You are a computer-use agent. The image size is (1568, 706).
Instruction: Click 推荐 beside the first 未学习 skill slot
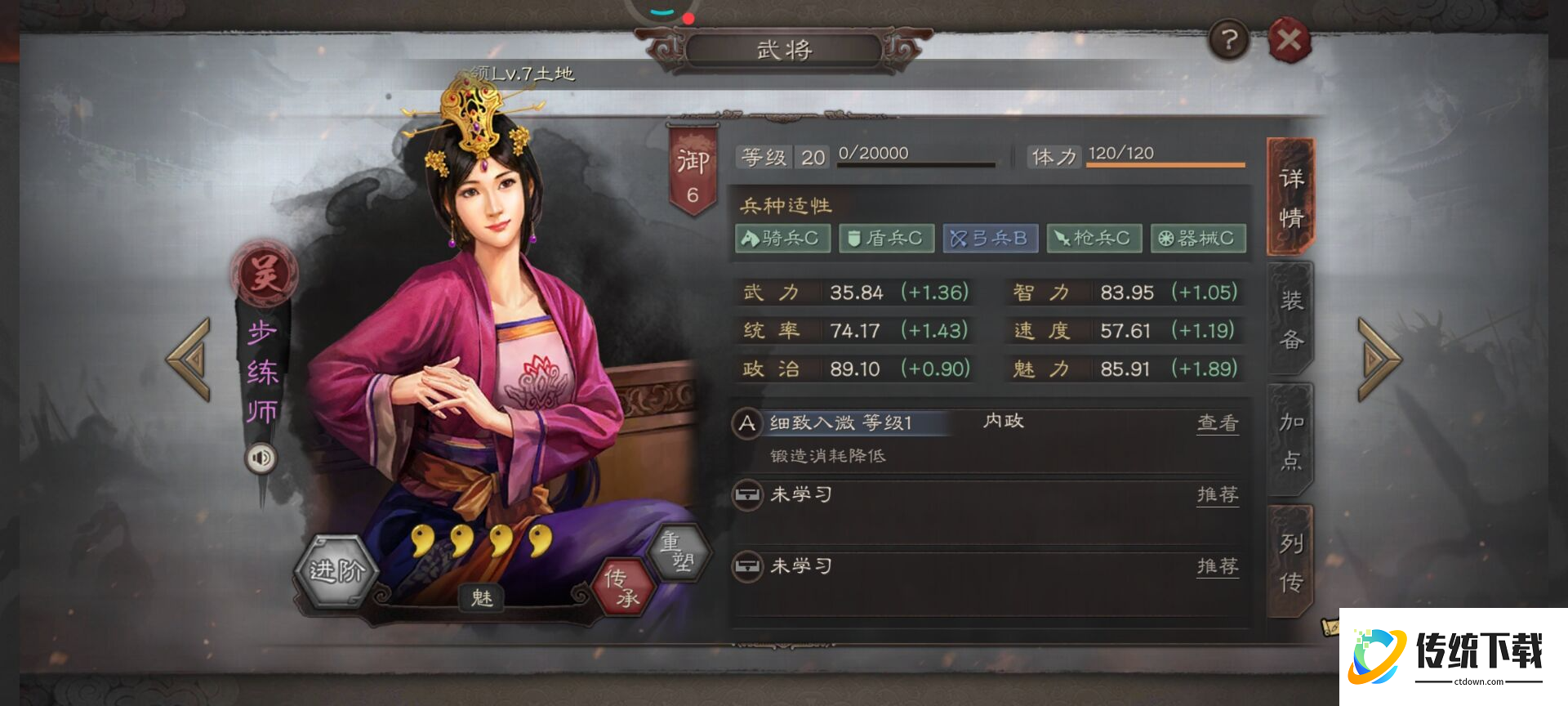click(x=1218, y=495)
